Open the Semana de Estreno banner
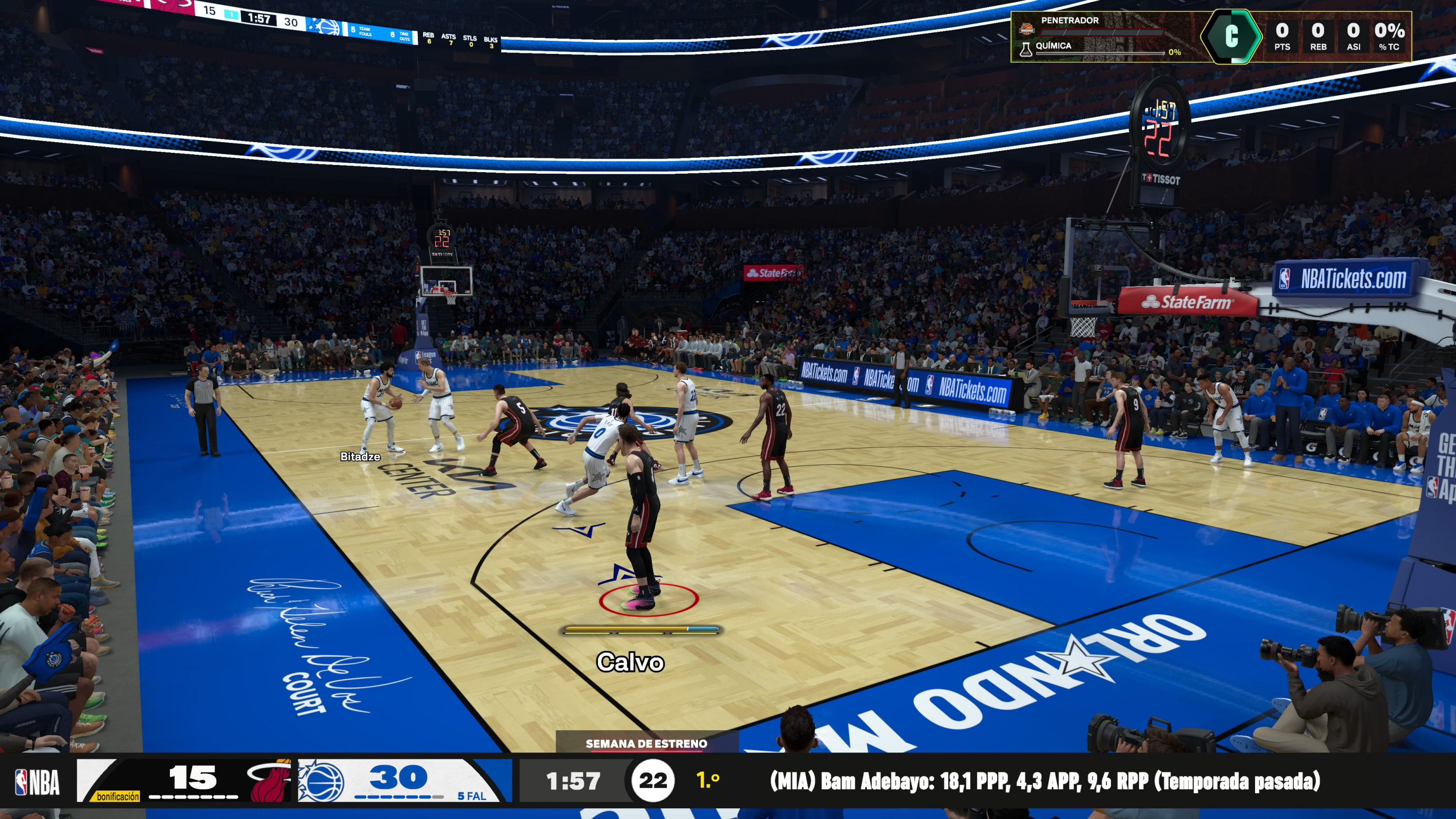The image size is (1456, 819). 647,744
